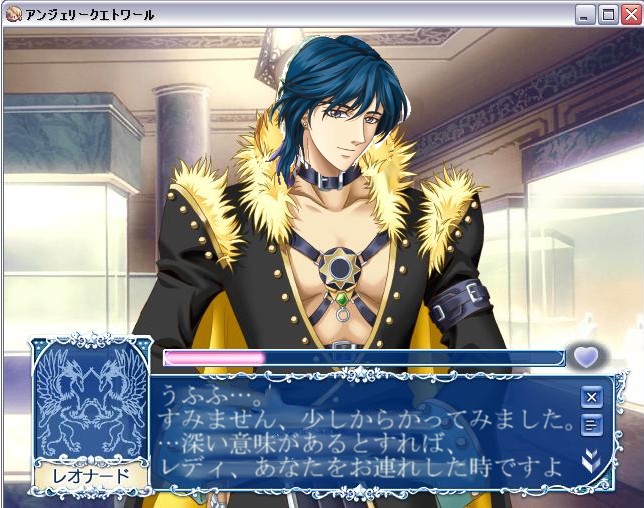Minimize the game window
Screen dimensions: 644x508
[x=586, y=14]
